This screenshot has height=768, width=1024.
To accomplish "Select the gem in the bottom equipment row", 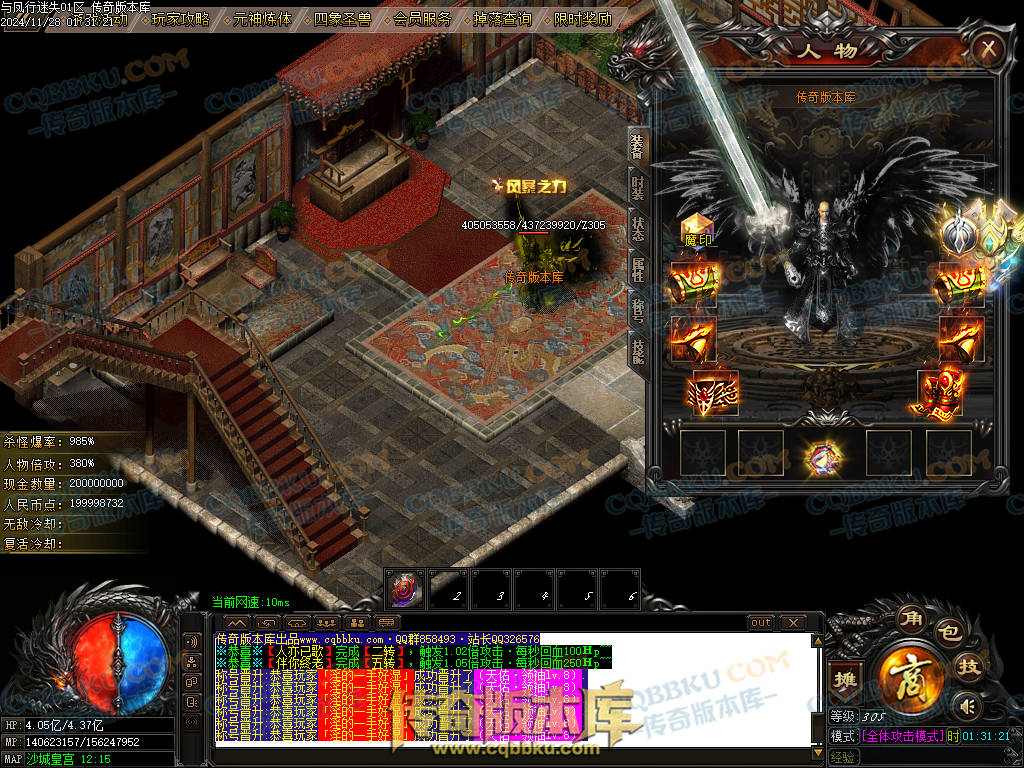I will pyautogui.click(x=826, y=457).
